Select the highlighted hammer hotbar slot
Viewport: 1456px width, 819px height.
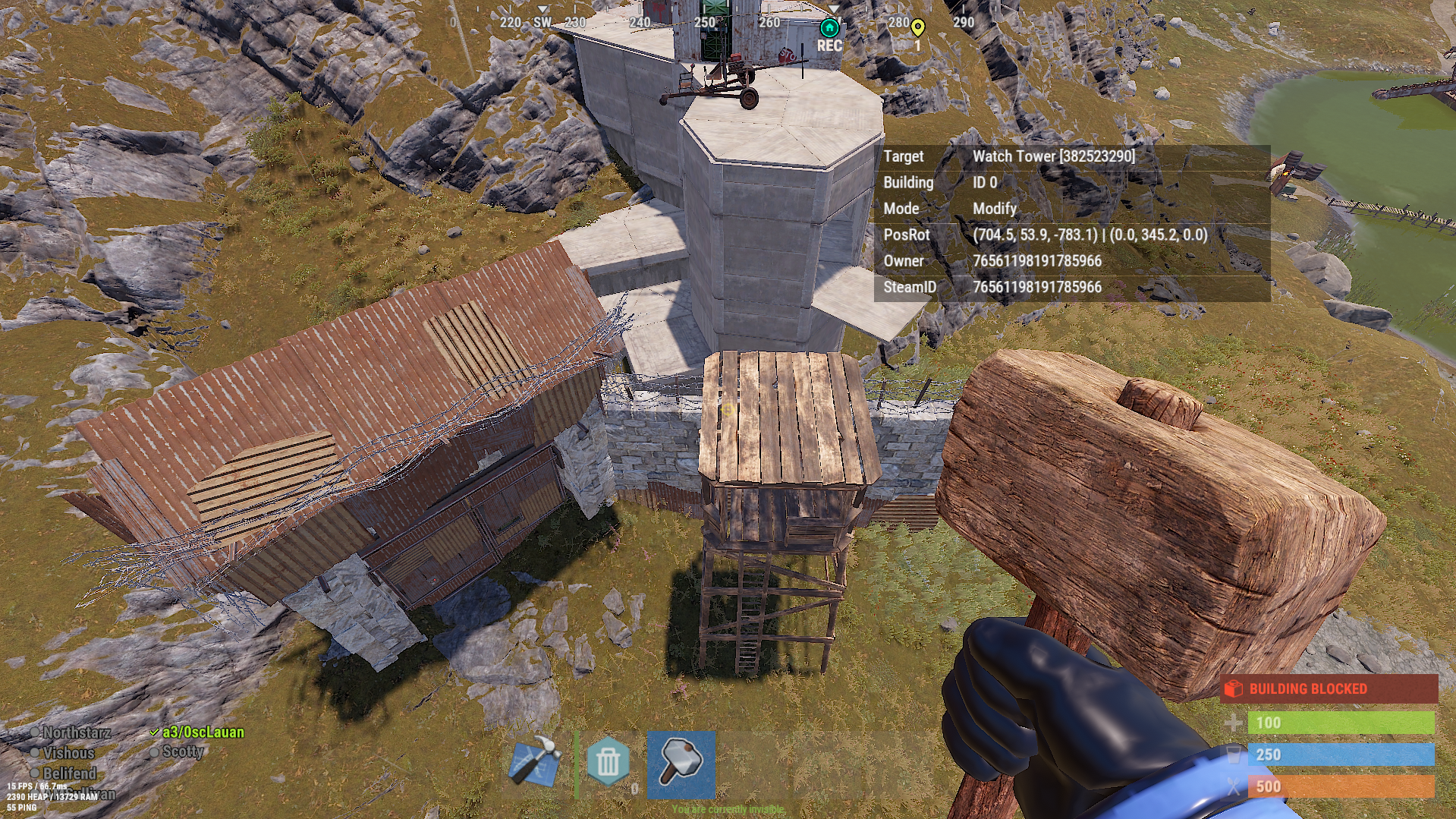pyautogui.click(x=681, y=764)
